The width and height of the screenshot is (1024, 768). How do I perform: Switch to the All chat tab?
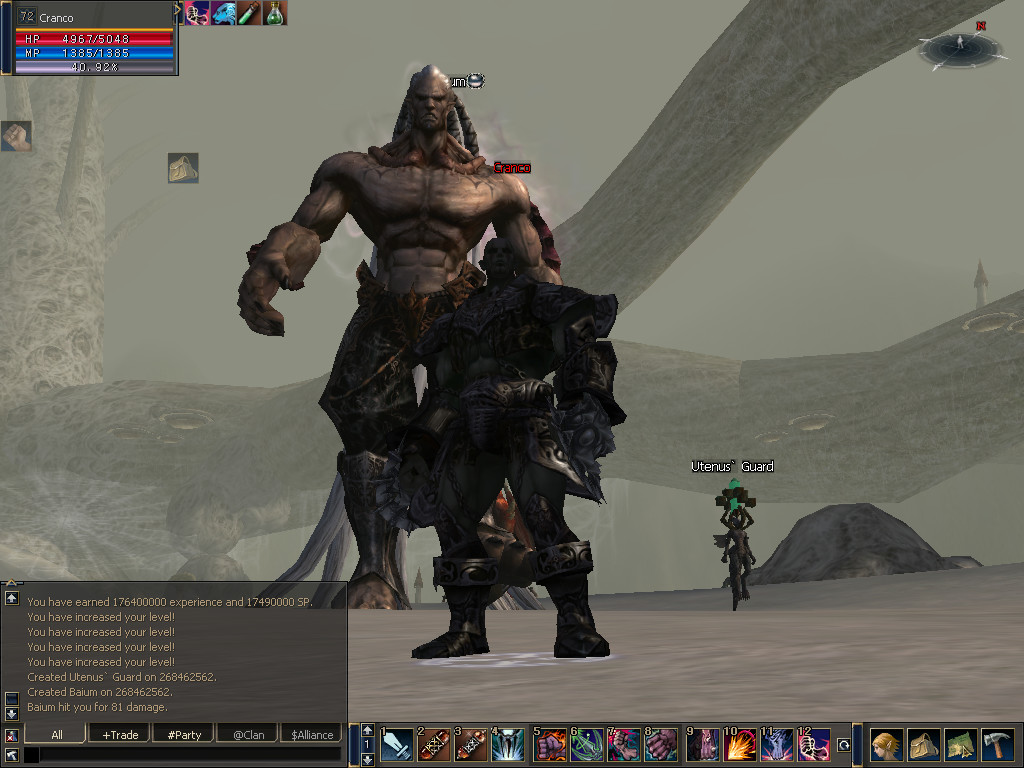click(x=57, y=734)
